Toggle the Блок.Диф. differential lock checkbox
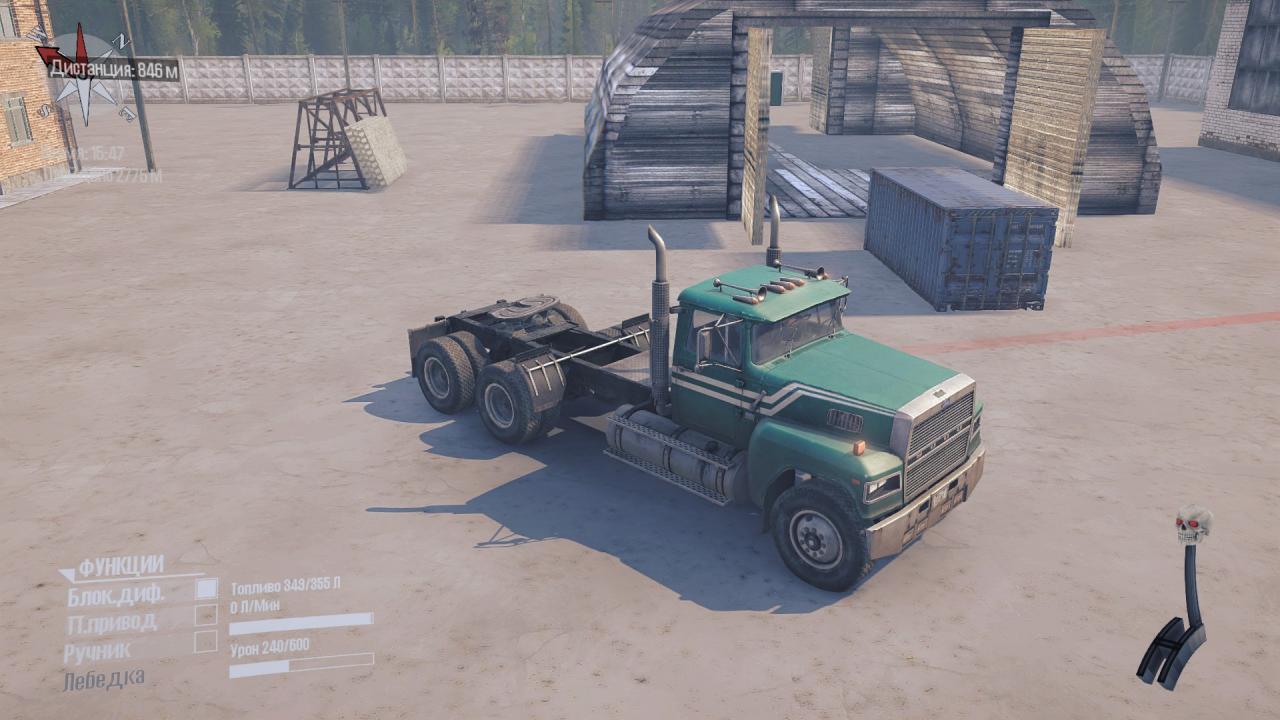The image size is (1280, 720). coord(206,589)
